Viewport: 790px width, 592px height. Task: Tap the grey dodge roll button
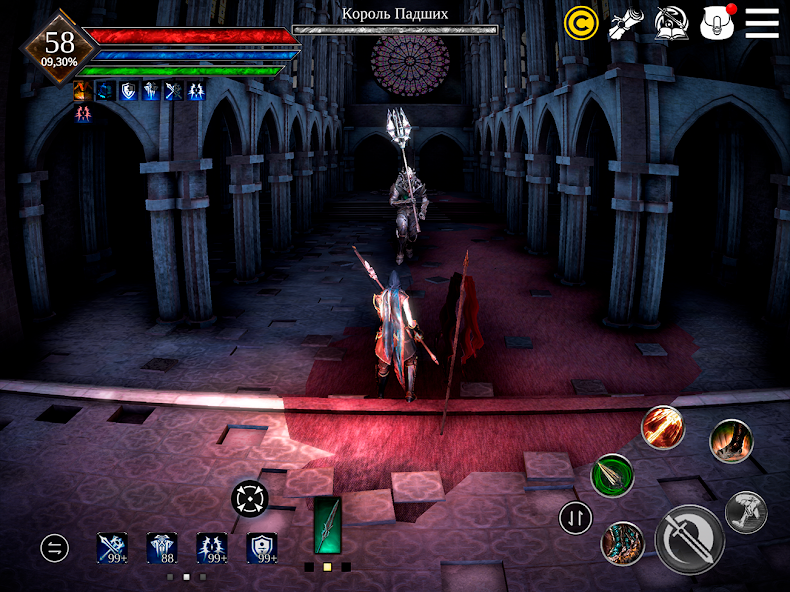pos(746,512)
